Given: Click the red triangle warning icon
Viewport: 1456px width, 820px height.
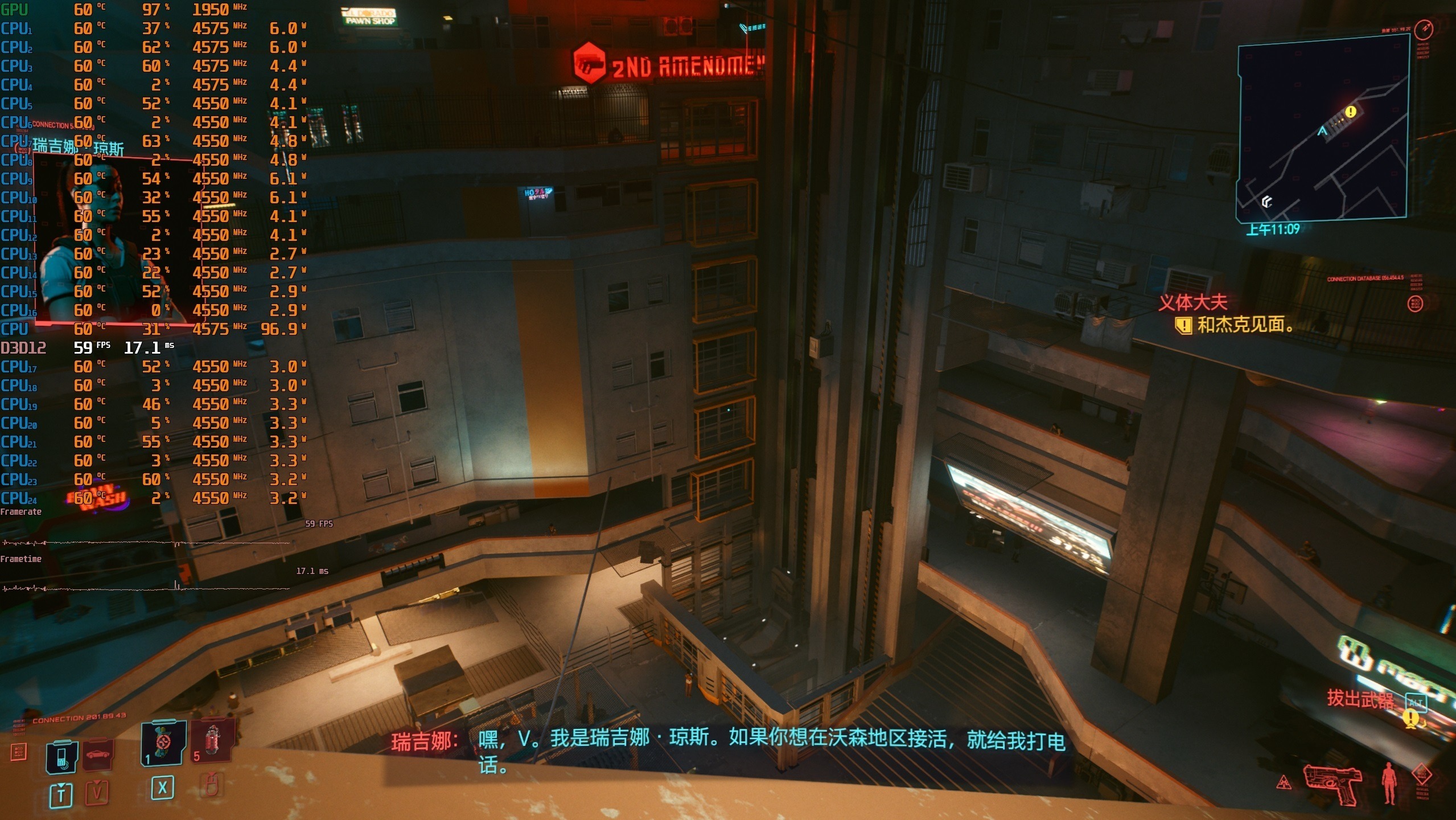Looking at the screenshot, I should [x=1284, y=782].
